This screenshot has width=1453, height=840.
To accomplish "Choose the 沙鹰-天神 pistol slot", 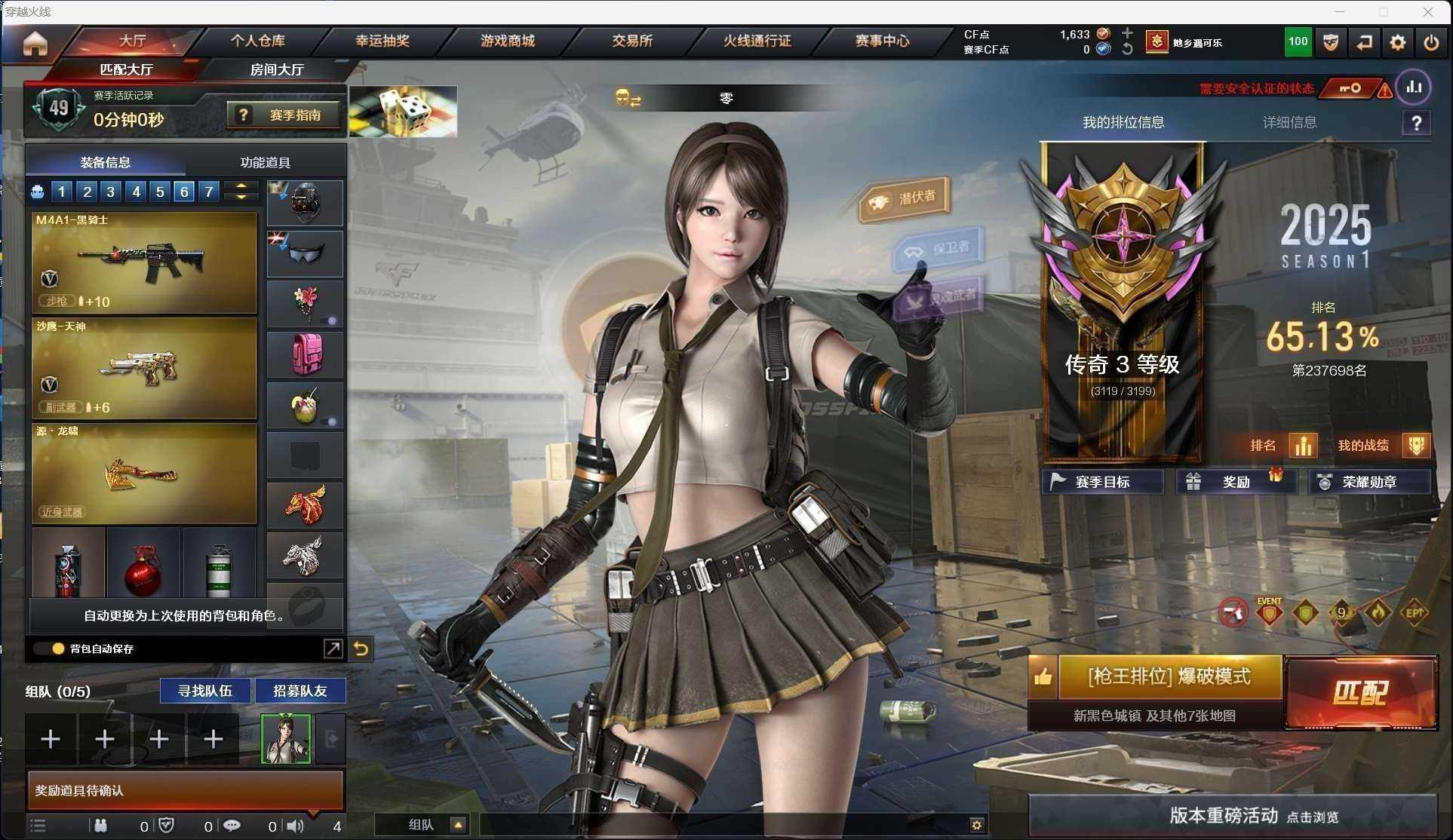I will pyautogui.click(x=144, y=368).
